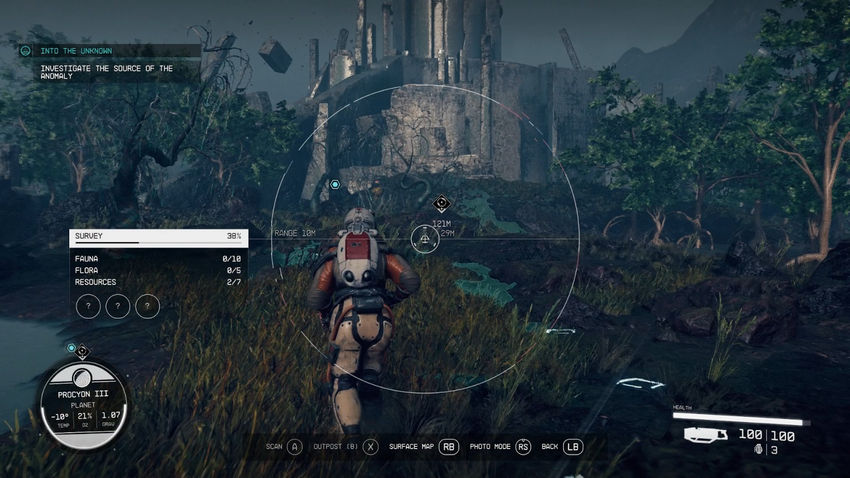Image resolution: width=850 pixels, height=478 pixels.
Task: Click the quest marker showing 121M
Action: coord(440,204)
